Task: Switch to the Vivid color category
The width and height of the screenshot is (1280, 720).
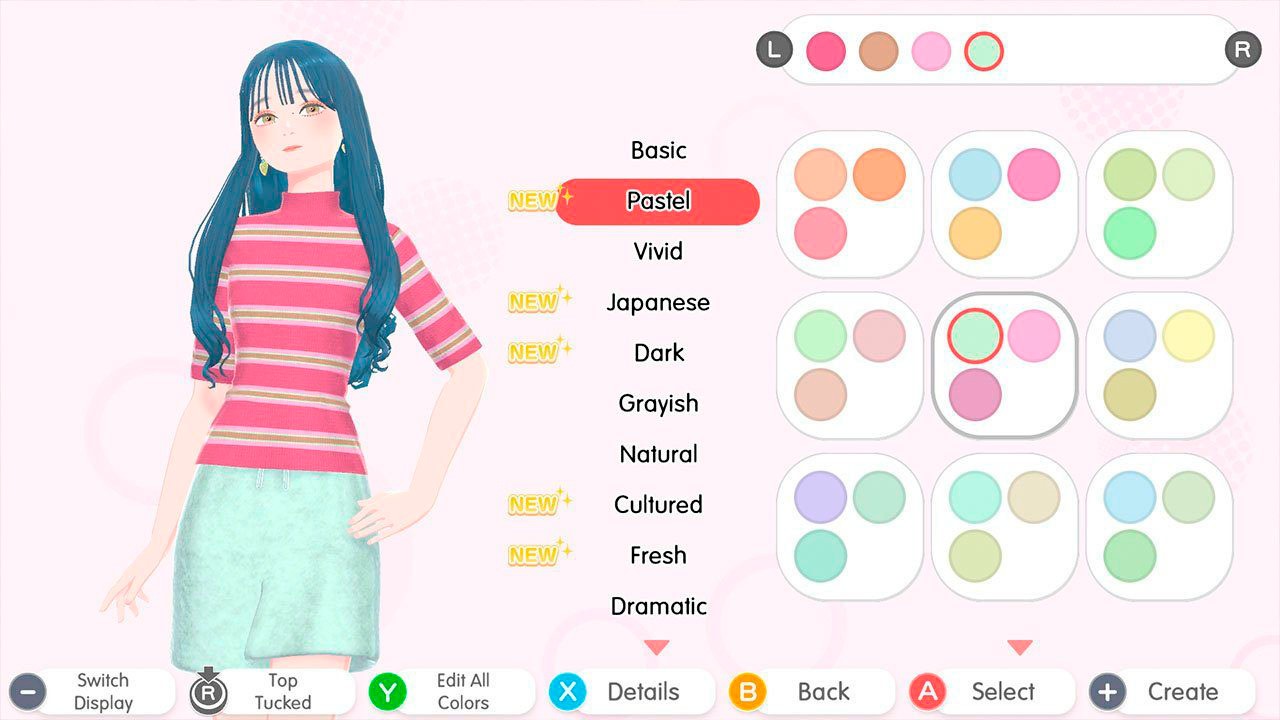Action: (x=658, y=251)
